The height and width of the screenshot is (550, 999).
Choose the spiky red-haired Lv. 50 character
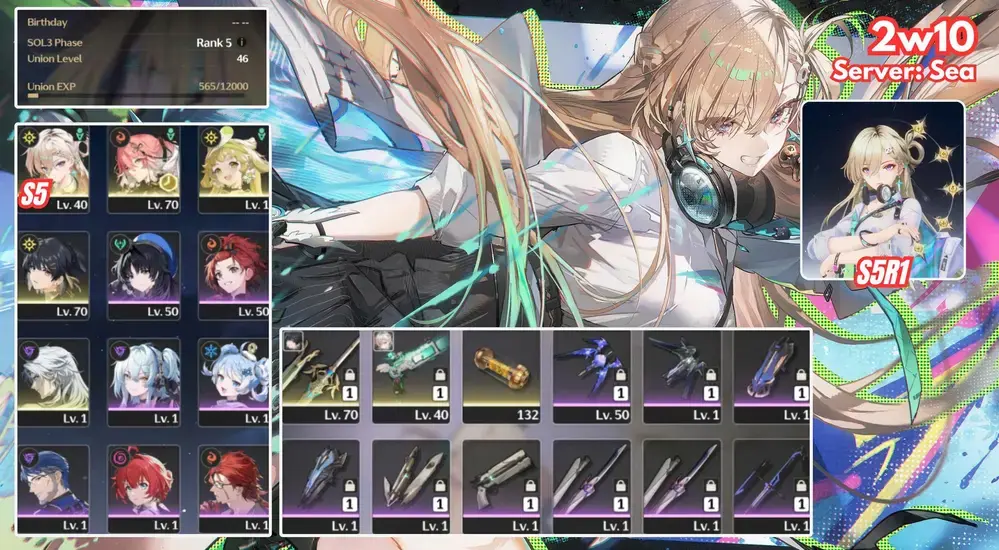[x=233, y=274]
